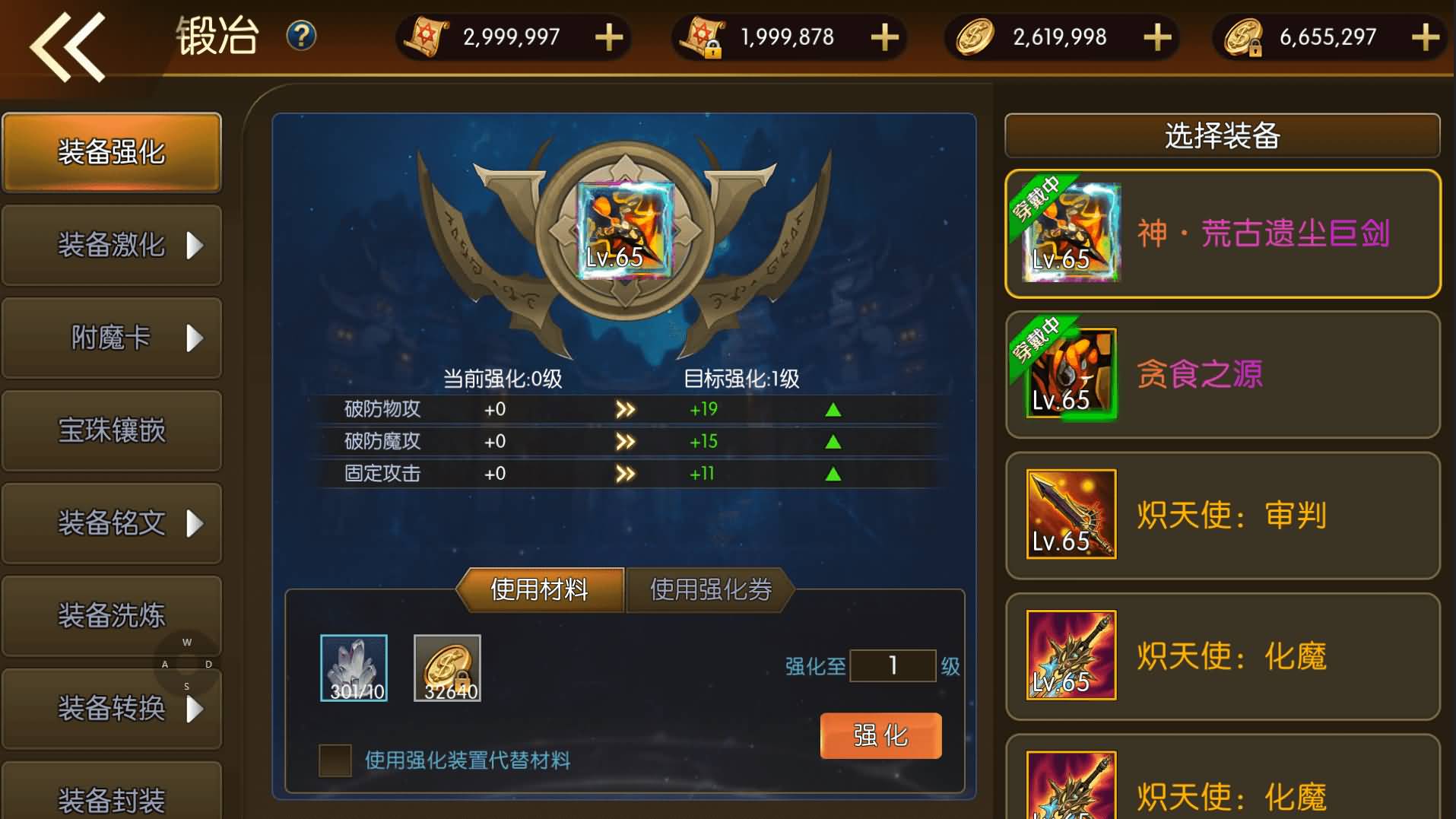
Task: Open the help question mark icon
Action: point(300,37)
